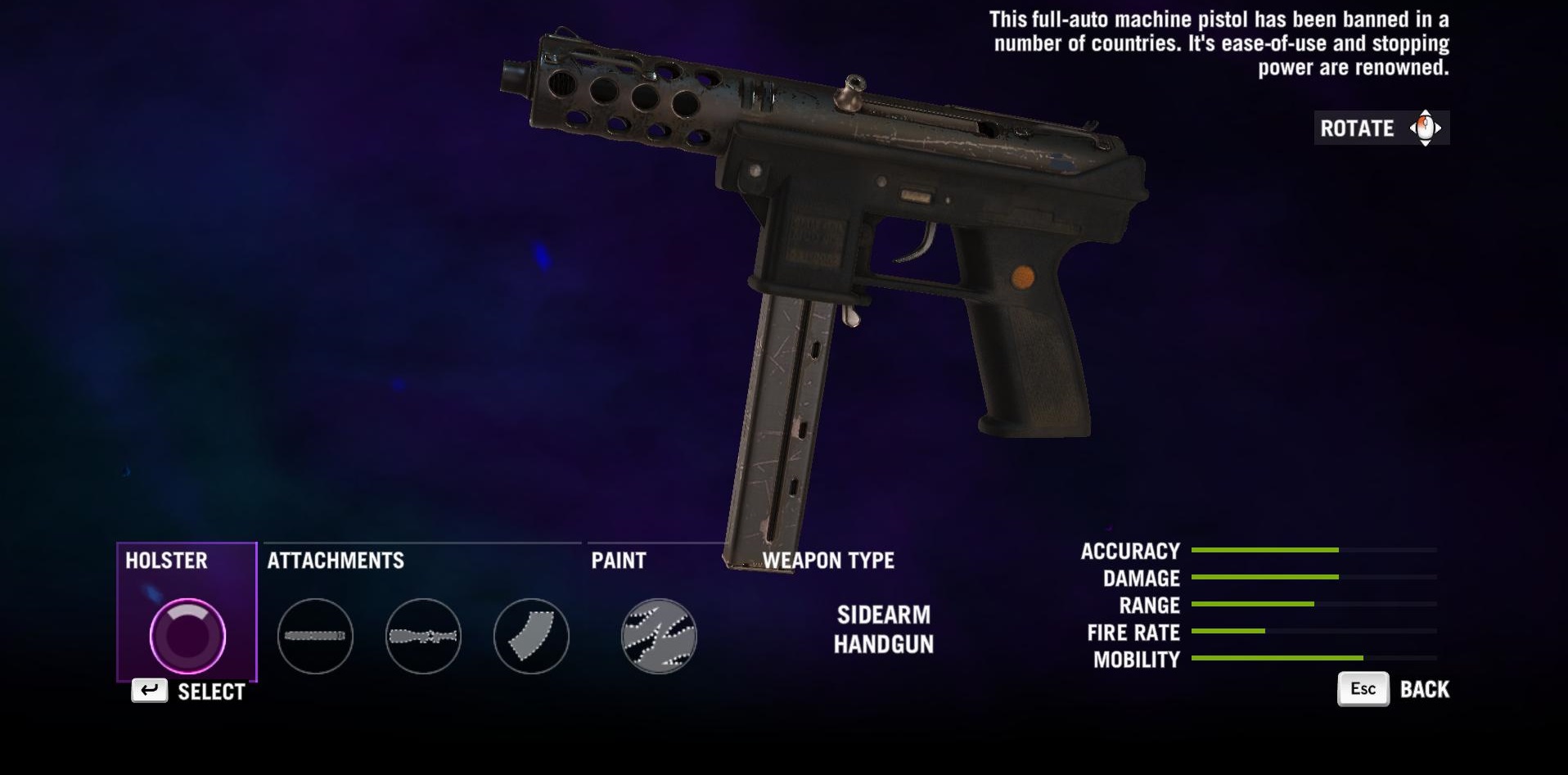The image size is (1568, 775).
Task: Choose the suppressor barrel attachment slot
Action: click(x=315, y=636)
